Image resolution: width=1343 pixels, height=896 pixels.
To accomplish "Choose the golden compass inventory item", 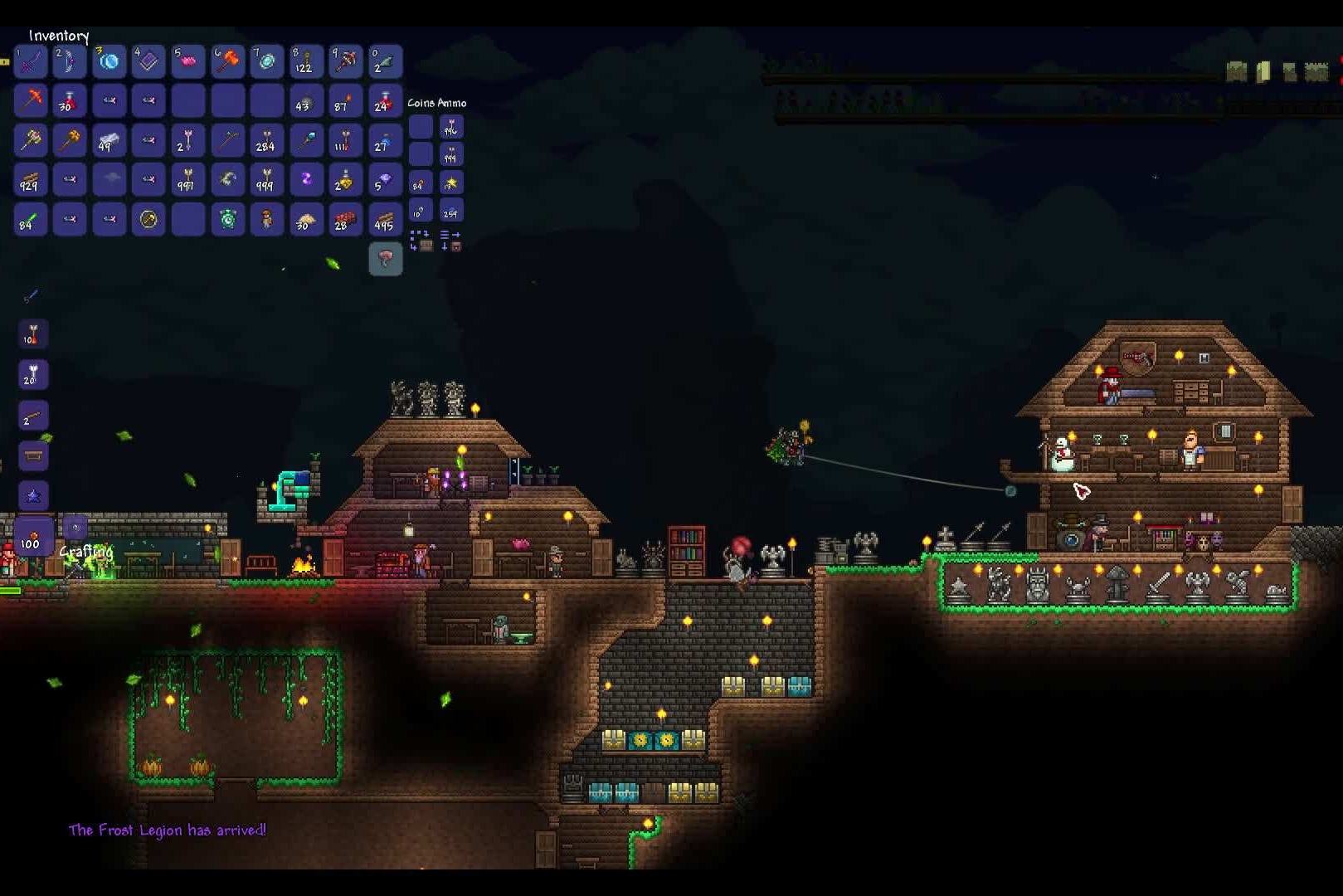I will click(148, 219).
